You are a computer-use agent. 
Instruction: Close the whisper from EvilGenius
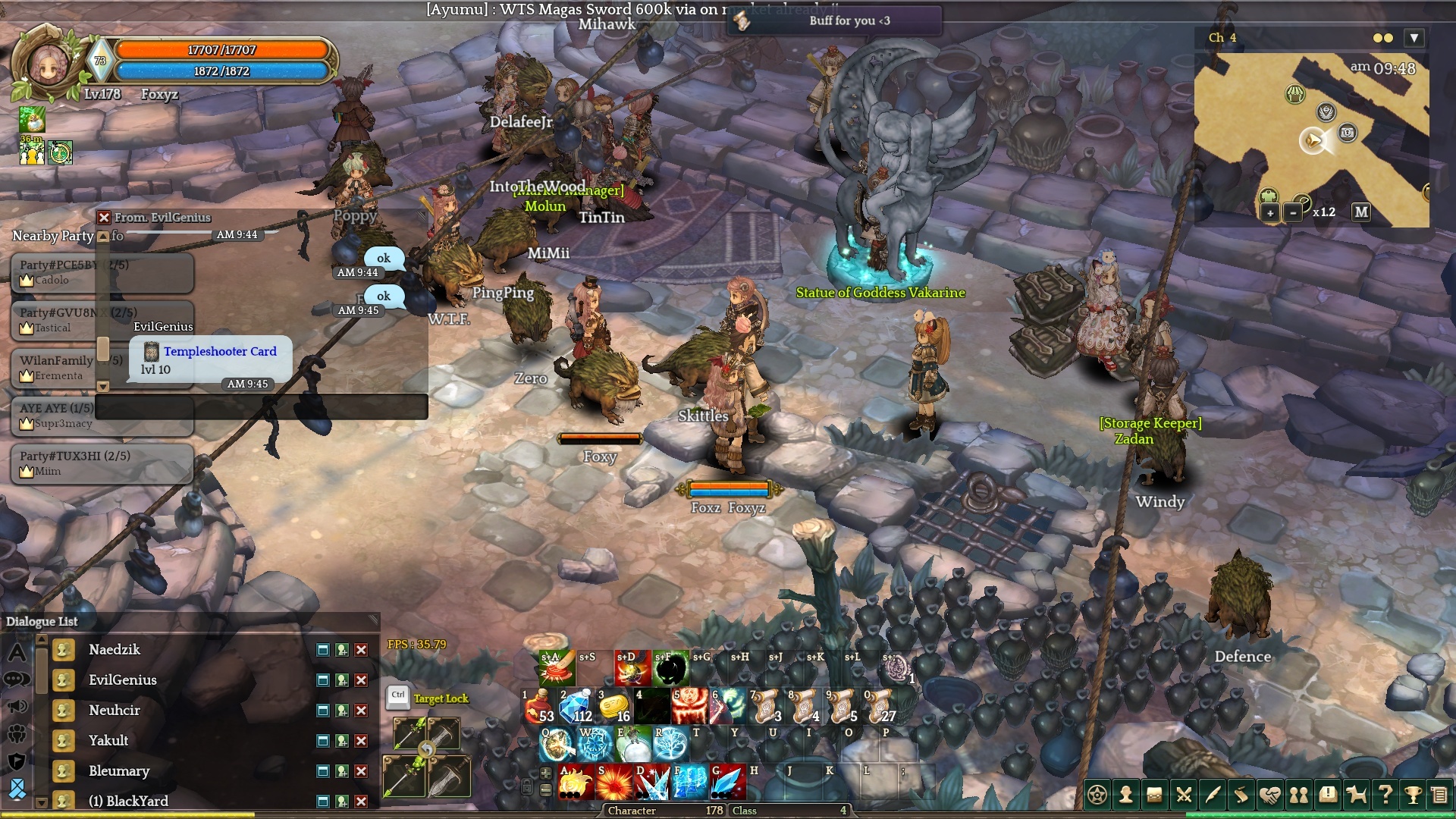click(105, 218)
